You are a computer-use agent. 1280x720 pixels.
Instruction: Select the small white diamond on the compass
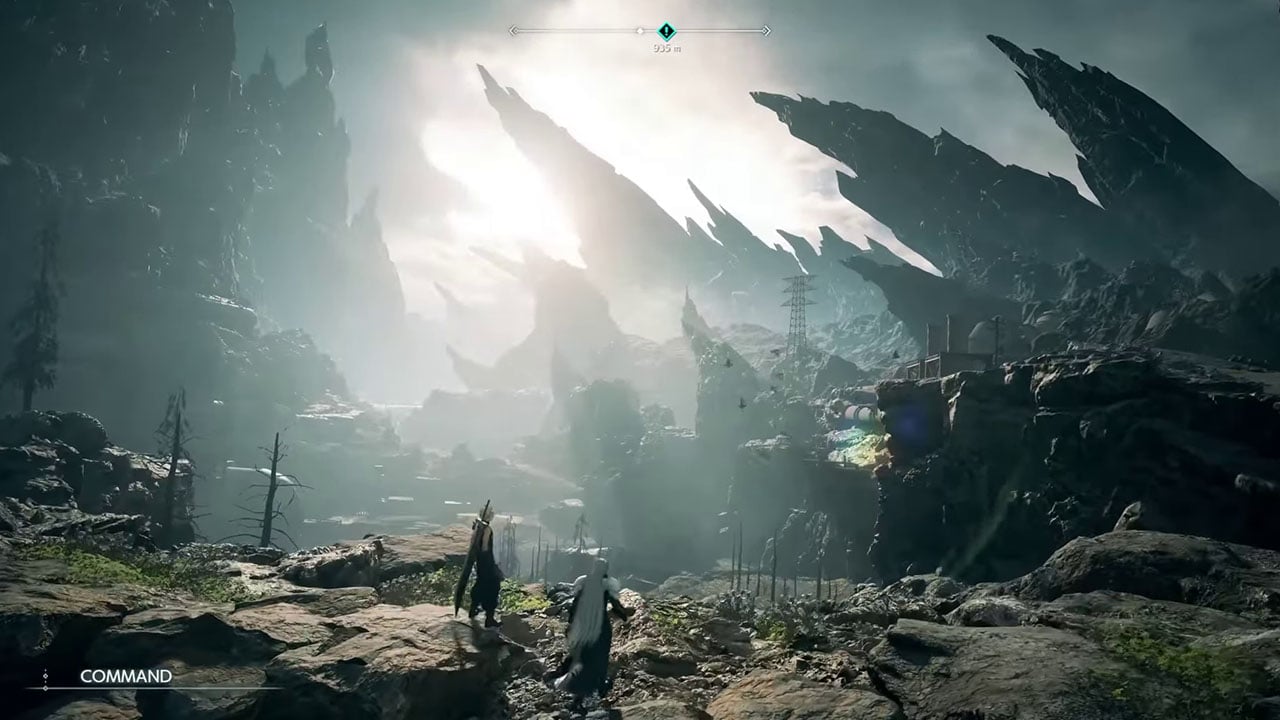pyautogui.click(x=640, y=31)
